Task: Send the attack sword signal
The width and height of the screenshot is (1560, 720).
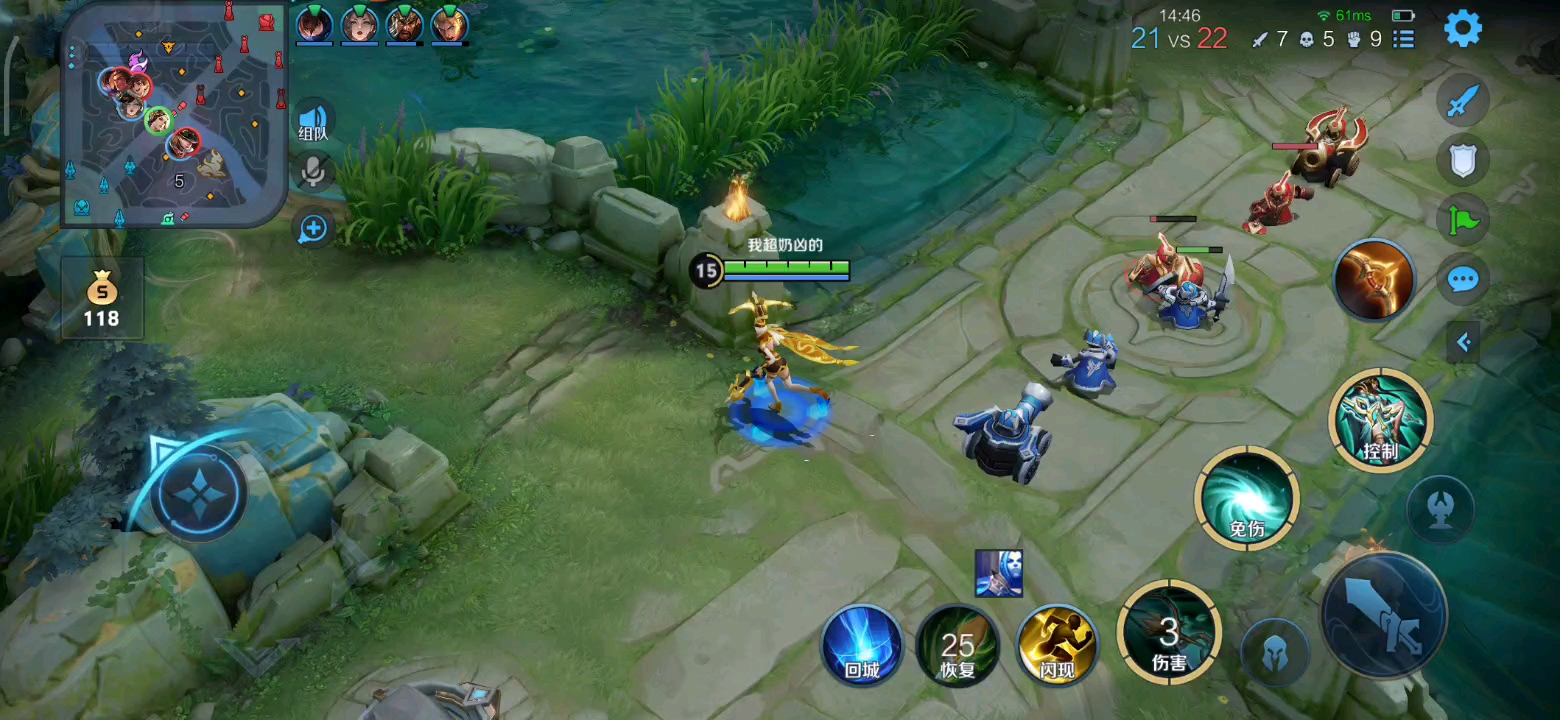Action: [1462, 100]
